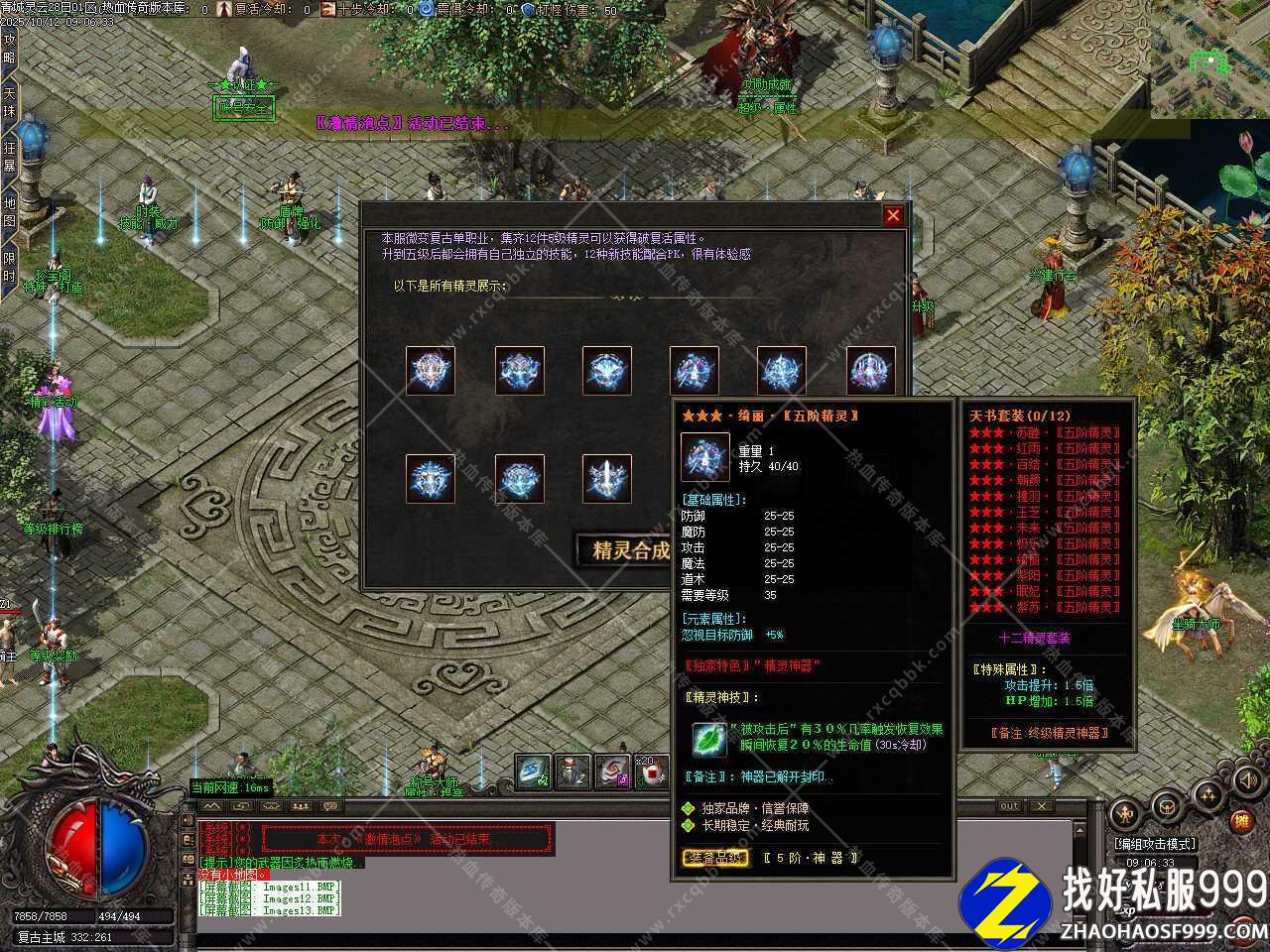Image resolution: width=1270 pixels, height=952 pixels.
Task: Open the 限时 limited-time side tab
Action: click(x=10, y=268)
